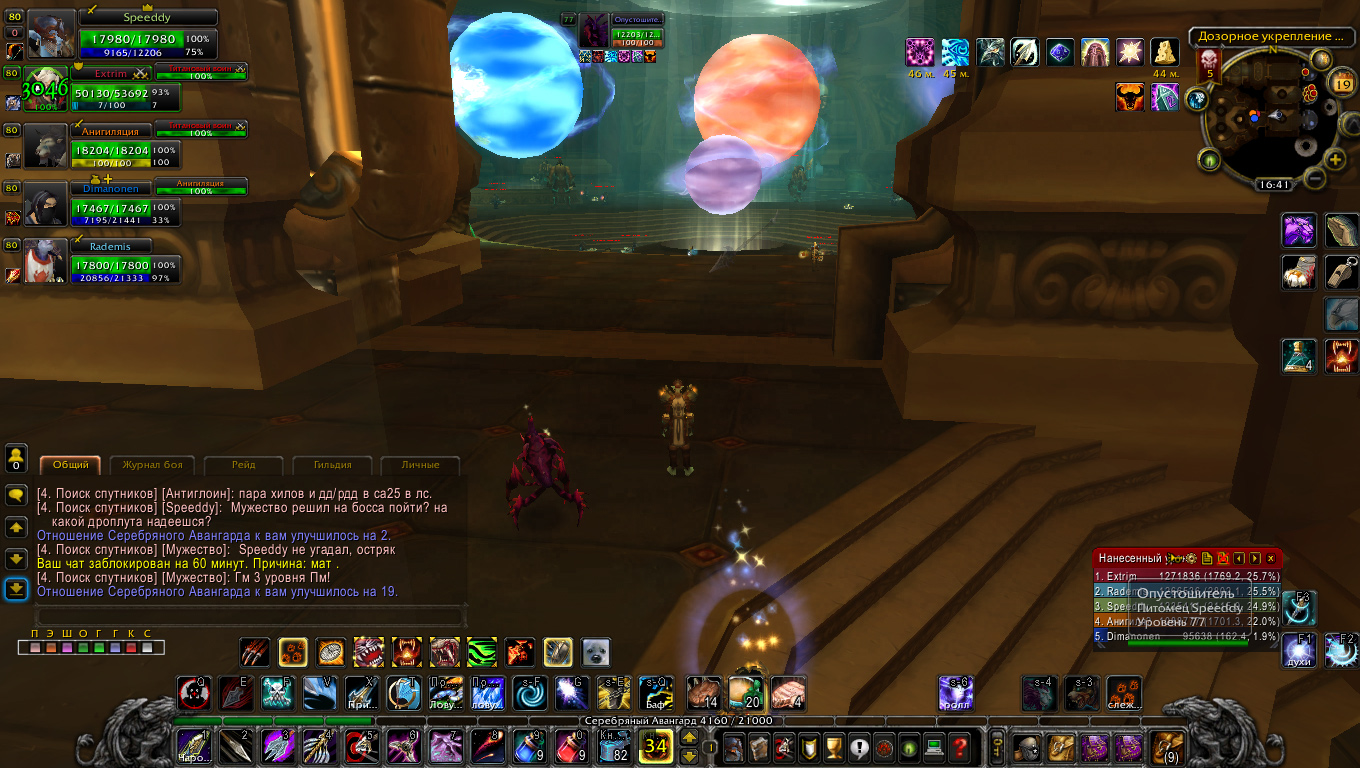The height and width of the screenshot is (768, 1360).
Task: Open the Журнал боя chat tab
Action: [x=152, y=465]
